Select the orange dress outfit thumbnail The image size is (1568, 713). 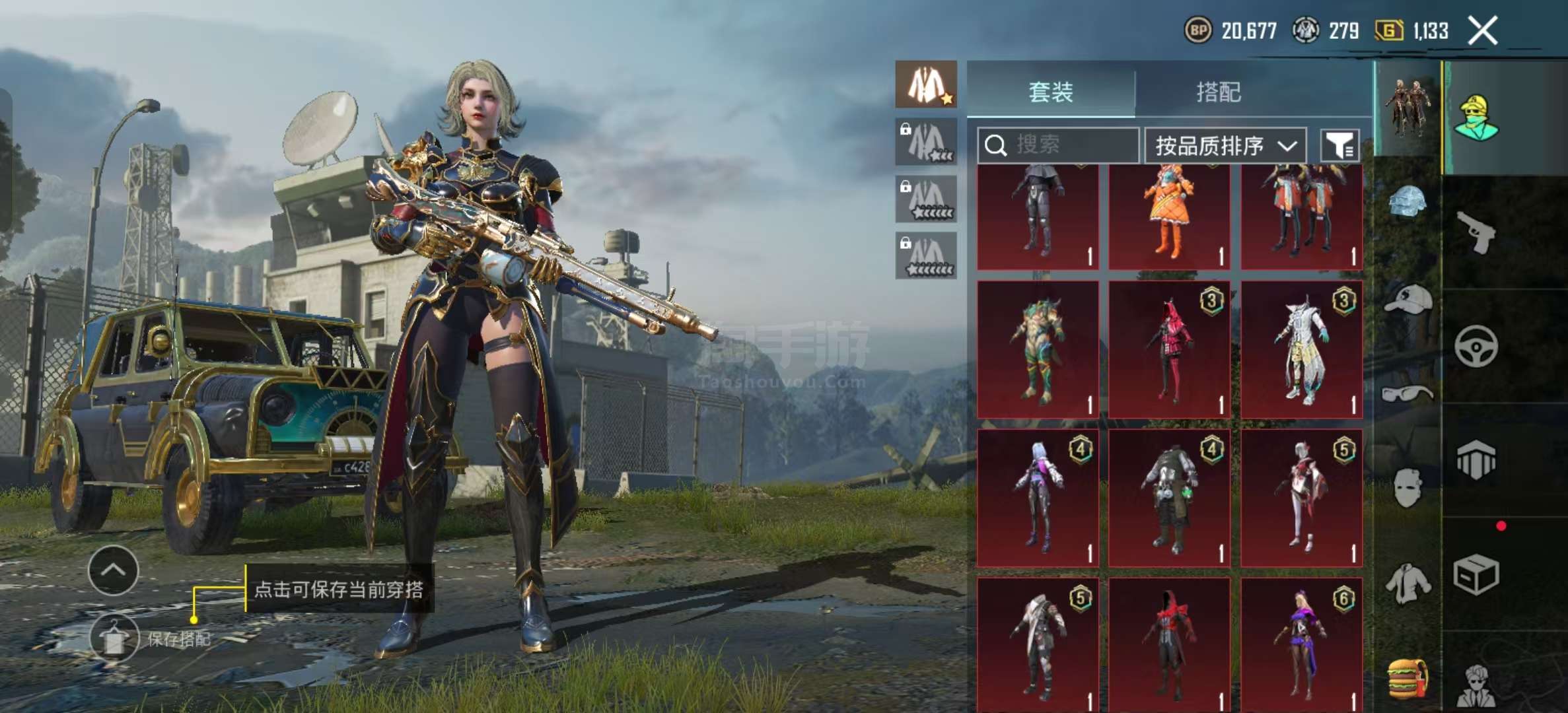pos(1169,215)
